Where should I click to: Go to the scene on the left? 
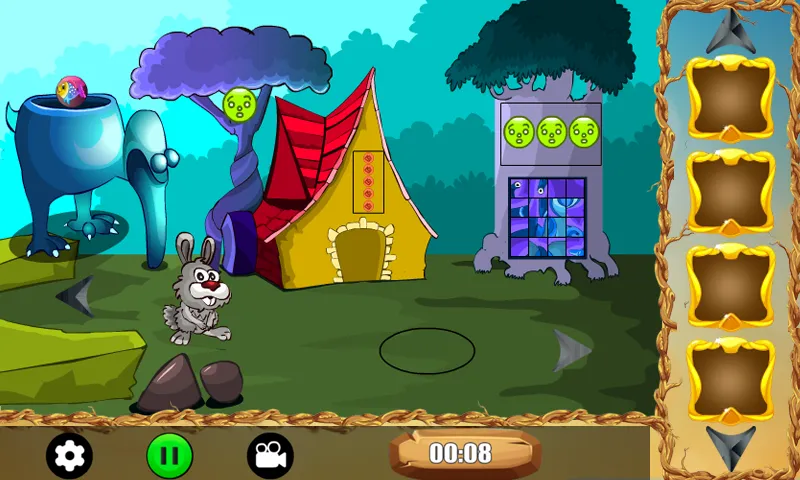point(76,297)
